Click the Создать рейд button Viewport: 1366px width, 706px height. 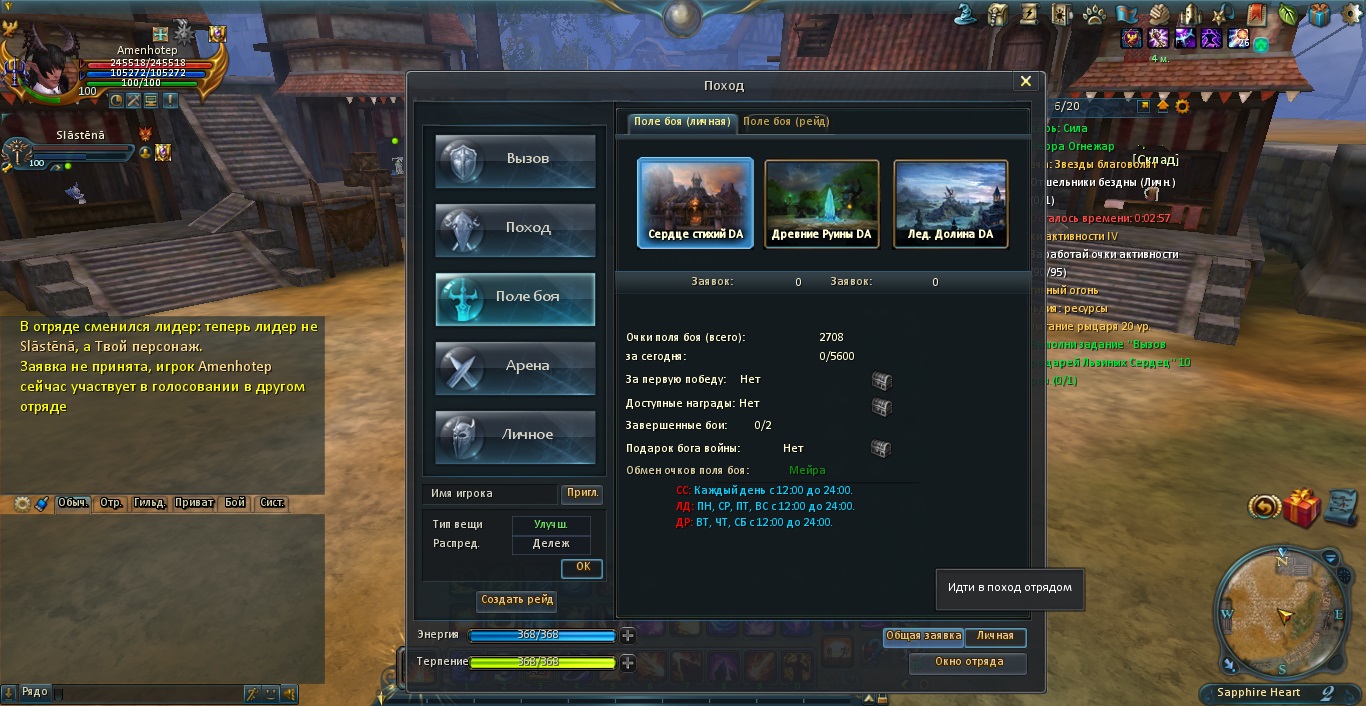[x=517, y=600]
